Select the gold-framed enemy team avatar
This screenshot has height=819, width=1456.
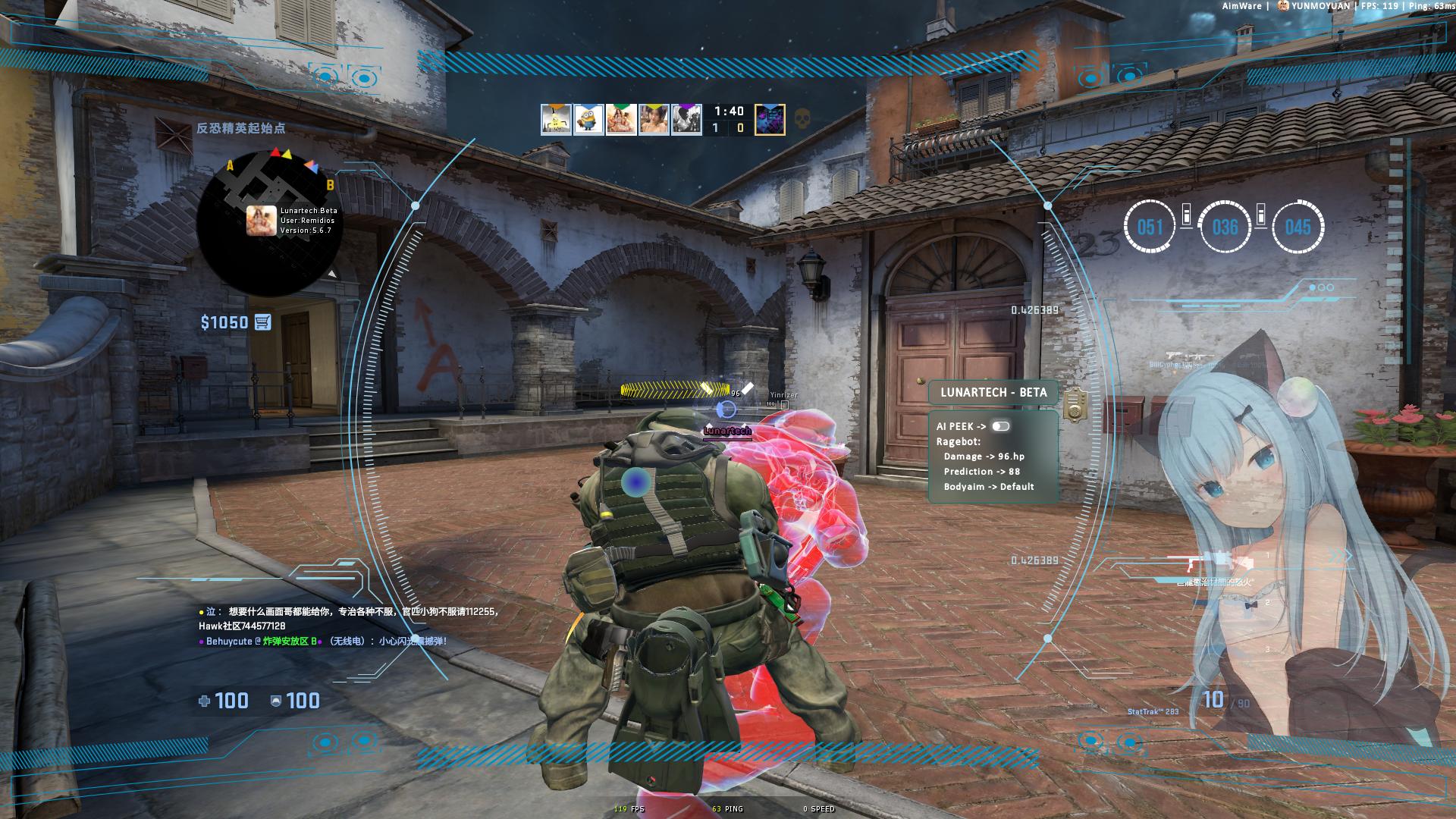tap(770, 120)
